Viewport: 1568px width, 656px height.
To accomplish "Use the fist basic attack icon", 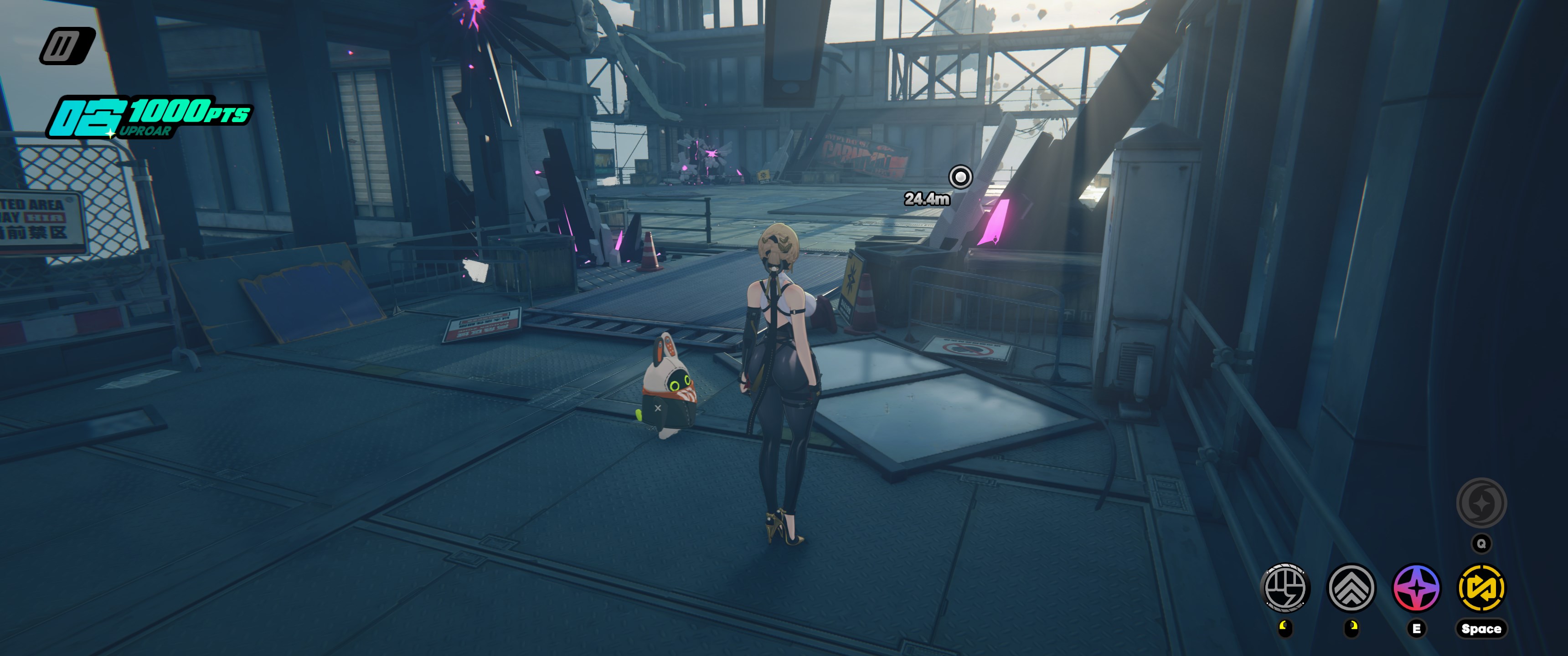I will tap(1285, 588).
